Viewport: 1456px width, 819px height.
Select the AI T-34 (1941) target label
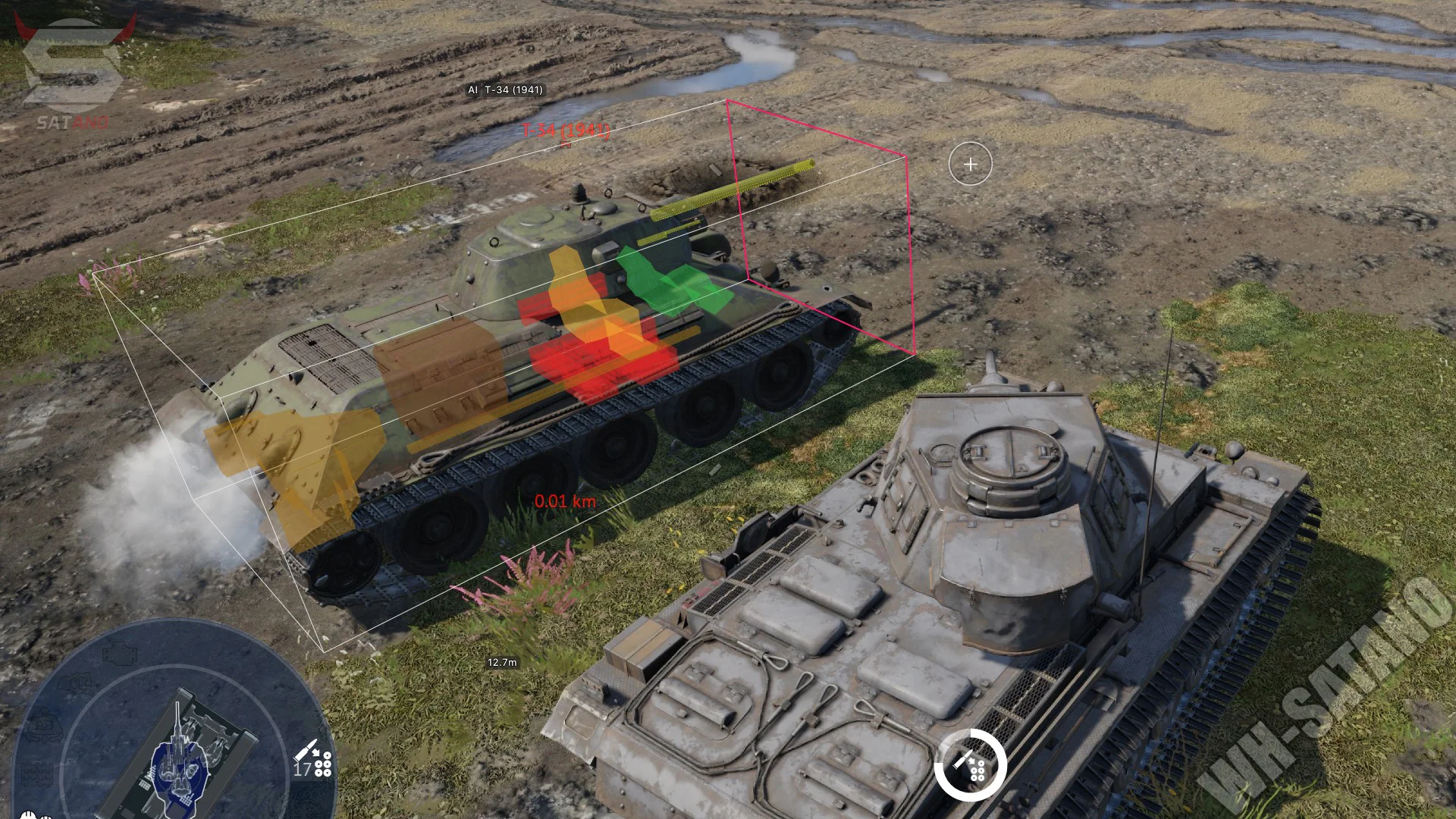(x=505, y=89)
